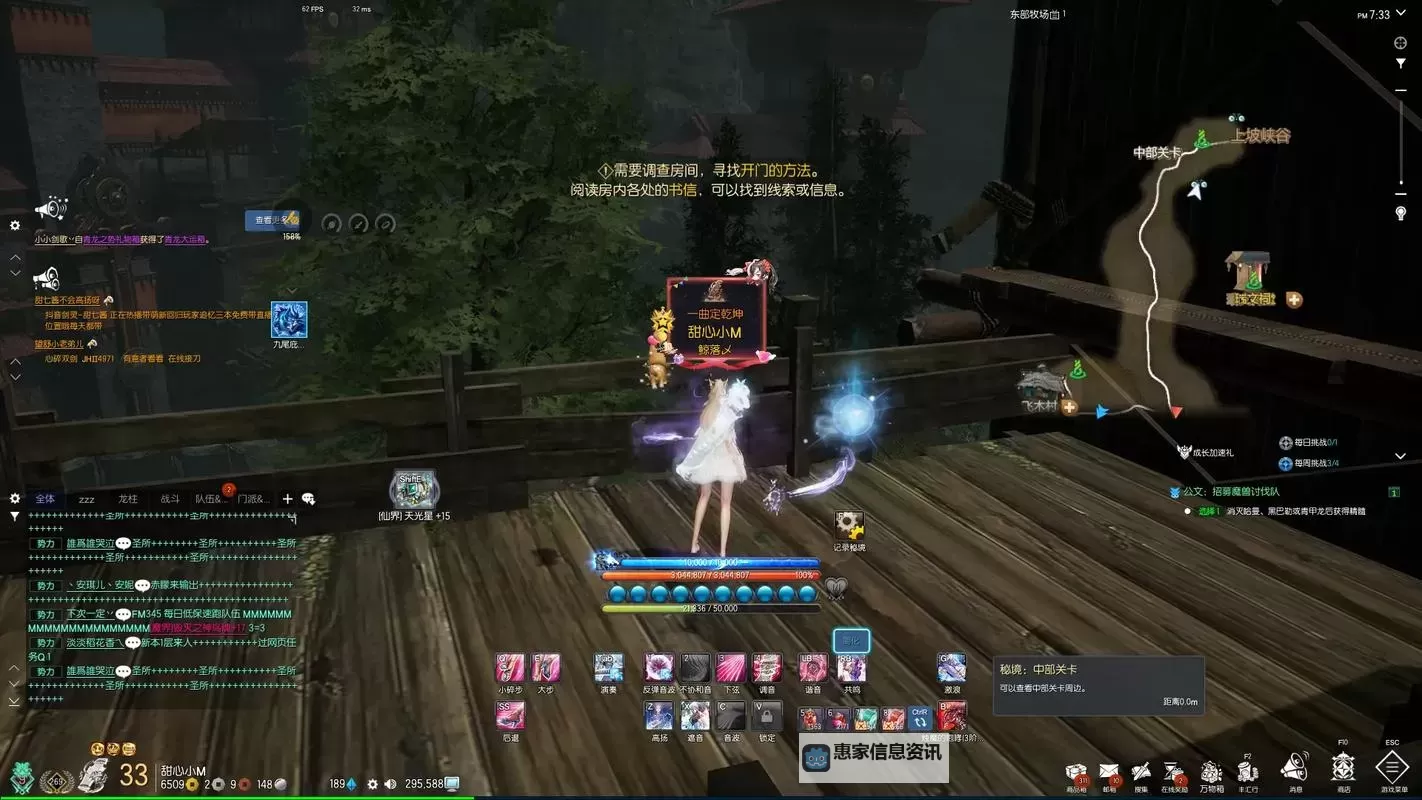The height and width of the screenshot is (800, 1422).
Task: Use the 下弦 skill icon
Action: point(731,668)
